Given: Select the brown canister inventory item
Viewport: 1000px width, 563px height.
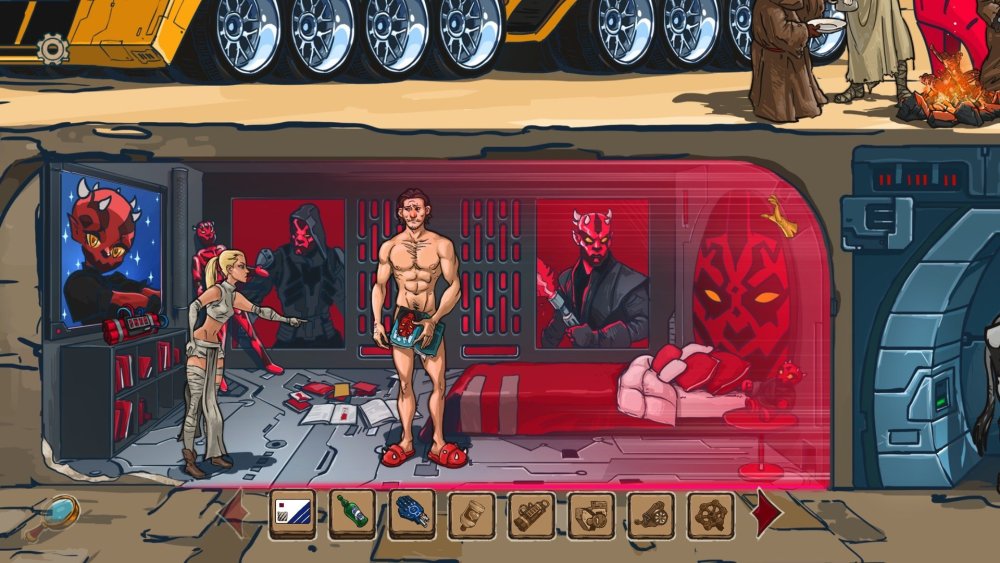Looking at the screenshot, I should (x=531, y=515).
